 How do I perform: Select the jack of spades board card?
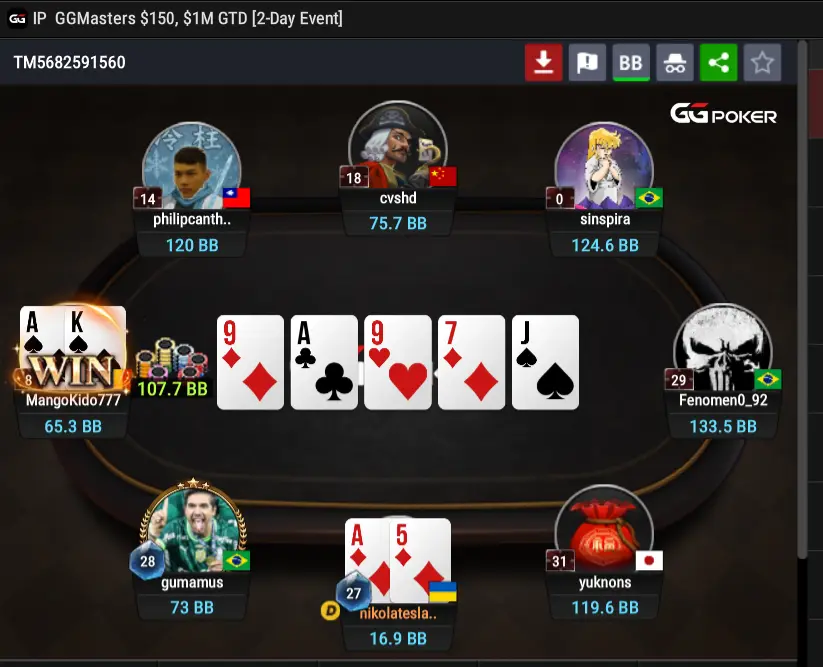click(545, 362)
